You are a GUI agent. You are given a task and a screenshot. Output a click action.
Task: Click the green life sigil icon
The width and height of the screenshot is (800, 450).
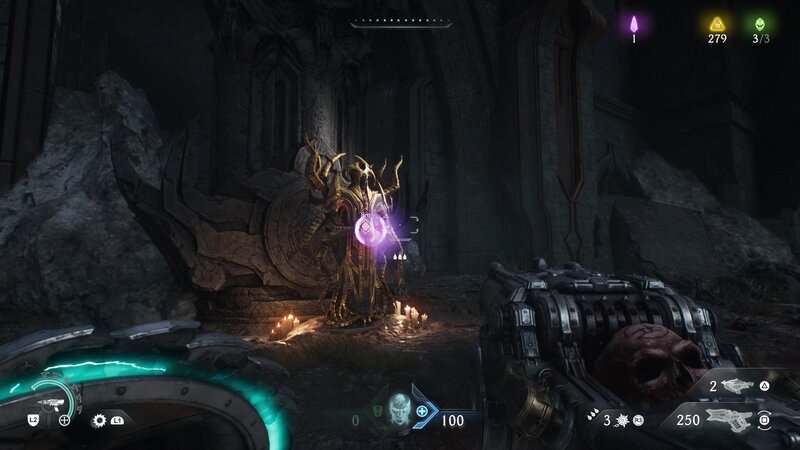pyautogui.click(x=761, y=24)
